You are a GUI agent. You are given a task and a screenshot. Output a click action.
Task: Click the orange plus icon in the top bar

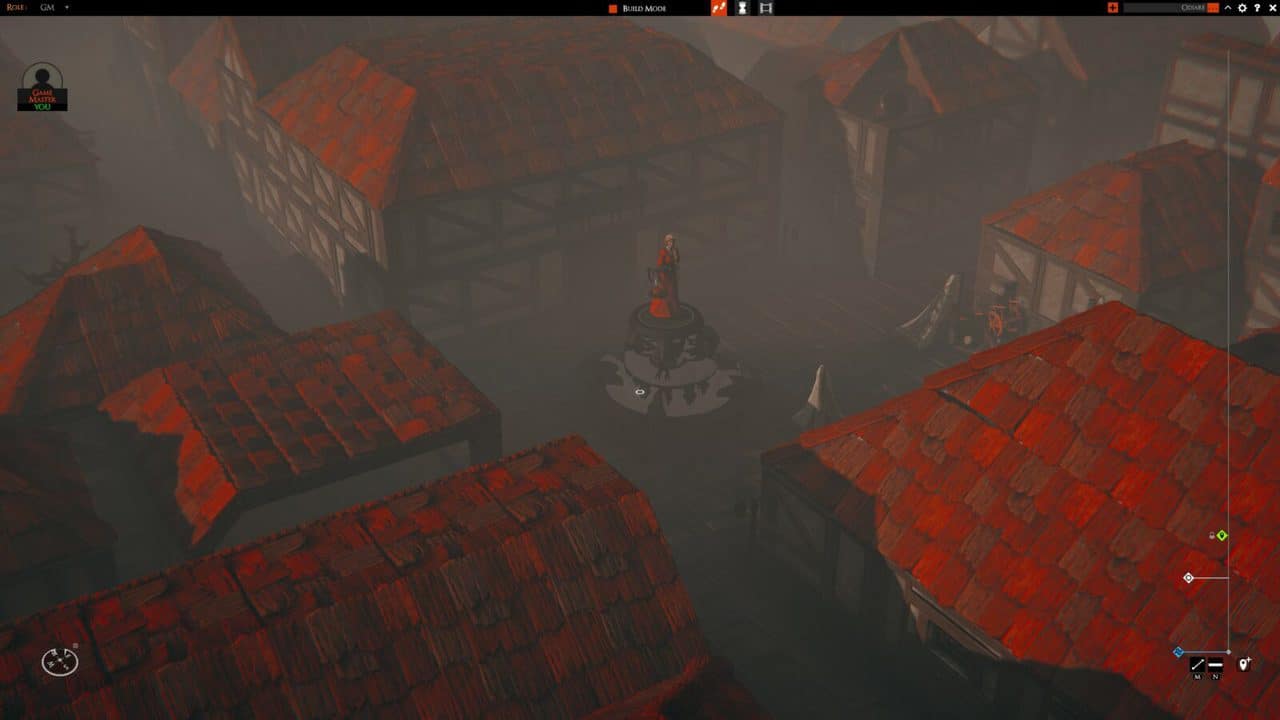click(1114, 7)
